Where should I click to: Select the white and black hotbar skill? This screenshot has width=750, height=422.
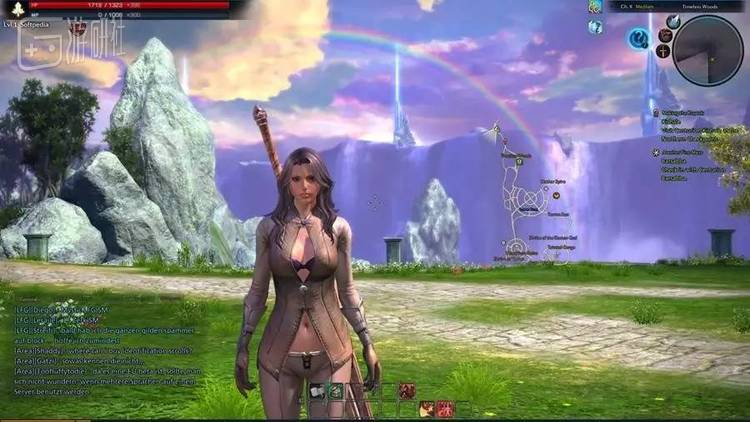[315, 391]
